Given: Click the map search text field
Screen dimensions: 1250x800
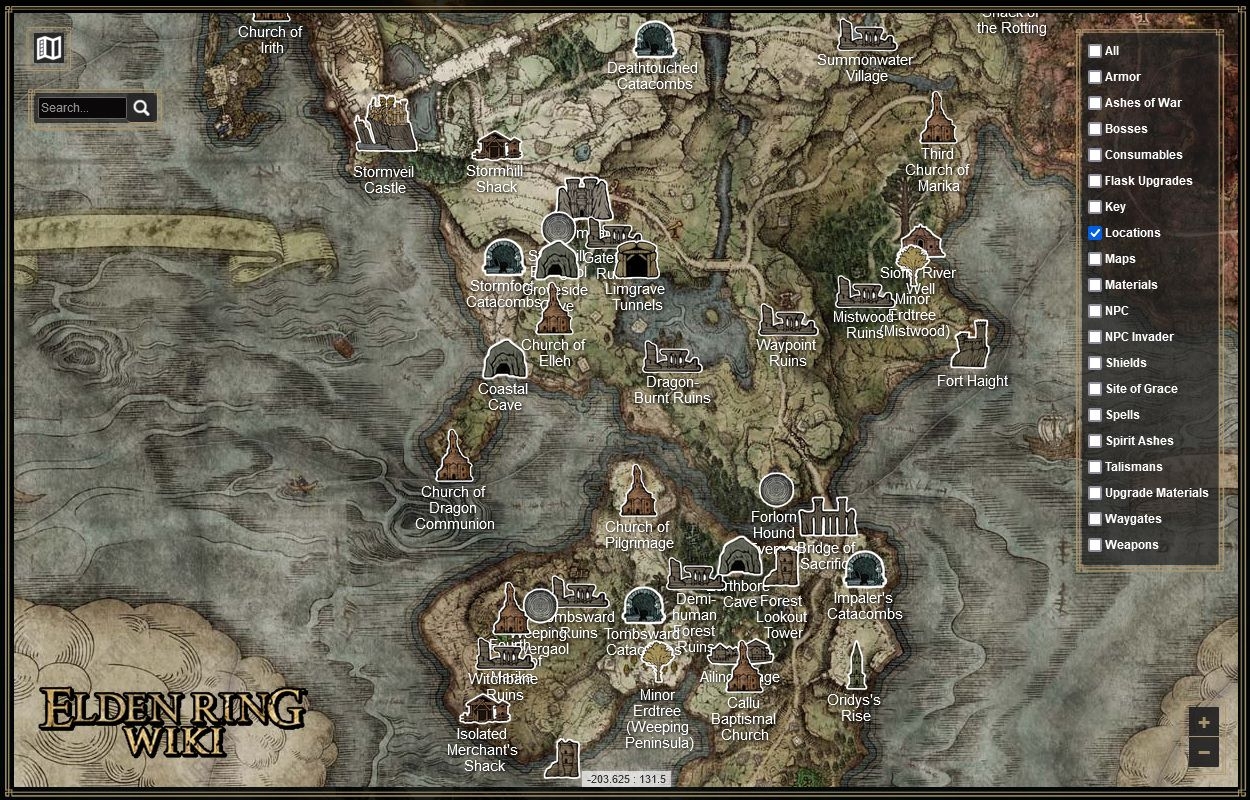Looking at the screenshot, I should coord(82,108).
